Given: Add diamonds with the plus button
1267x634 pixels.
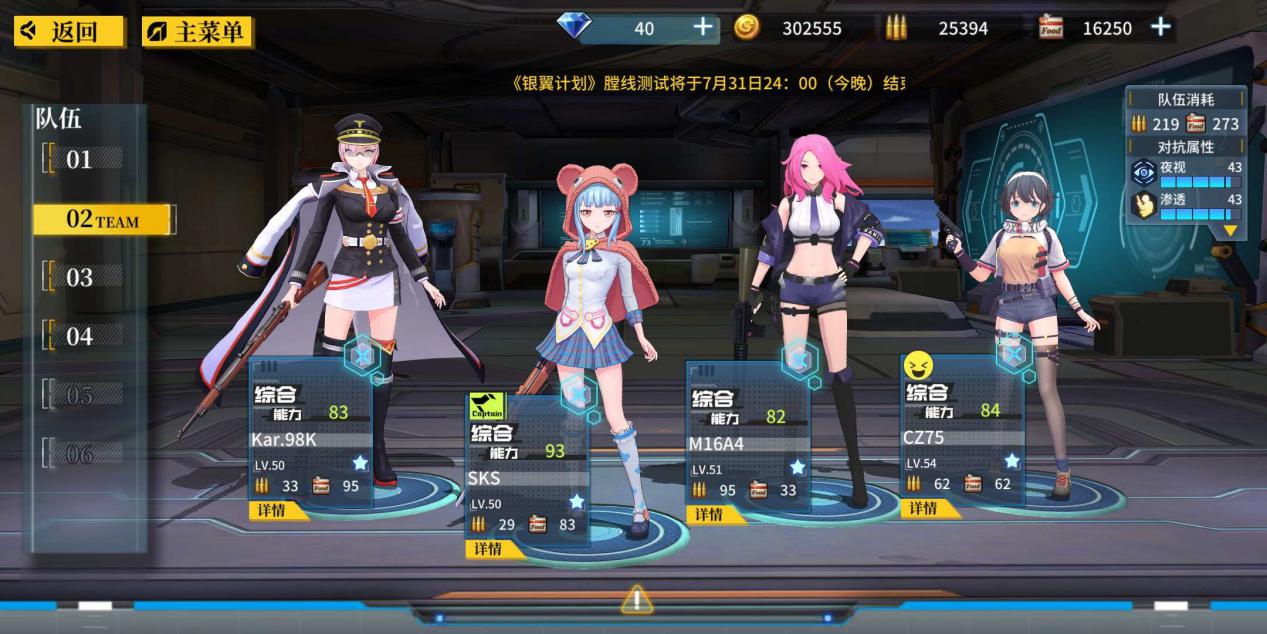Looking at the screenshot, I should click(x=704, y=27).
